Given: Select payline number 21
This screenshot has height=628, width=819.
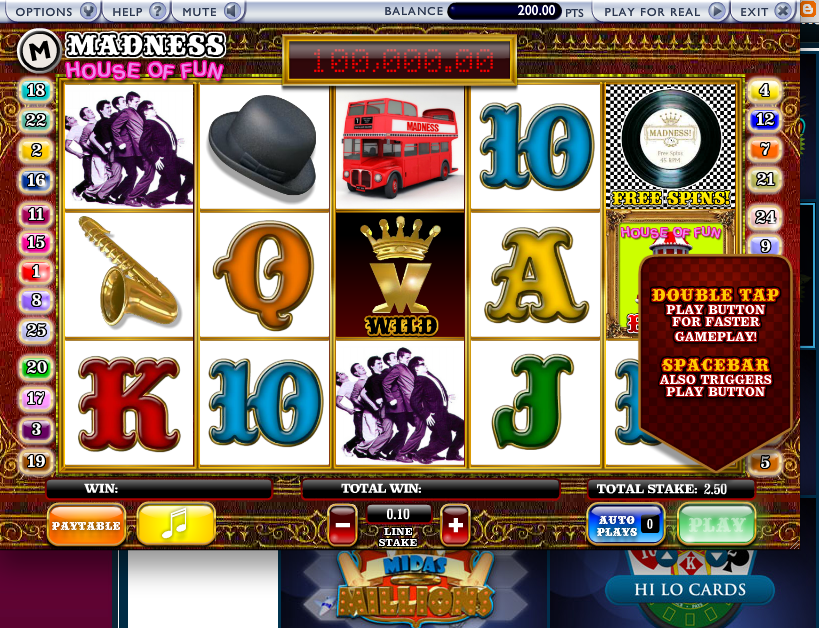Looking at the screenshot, I should pyautogui.click(x=765, y=180).
